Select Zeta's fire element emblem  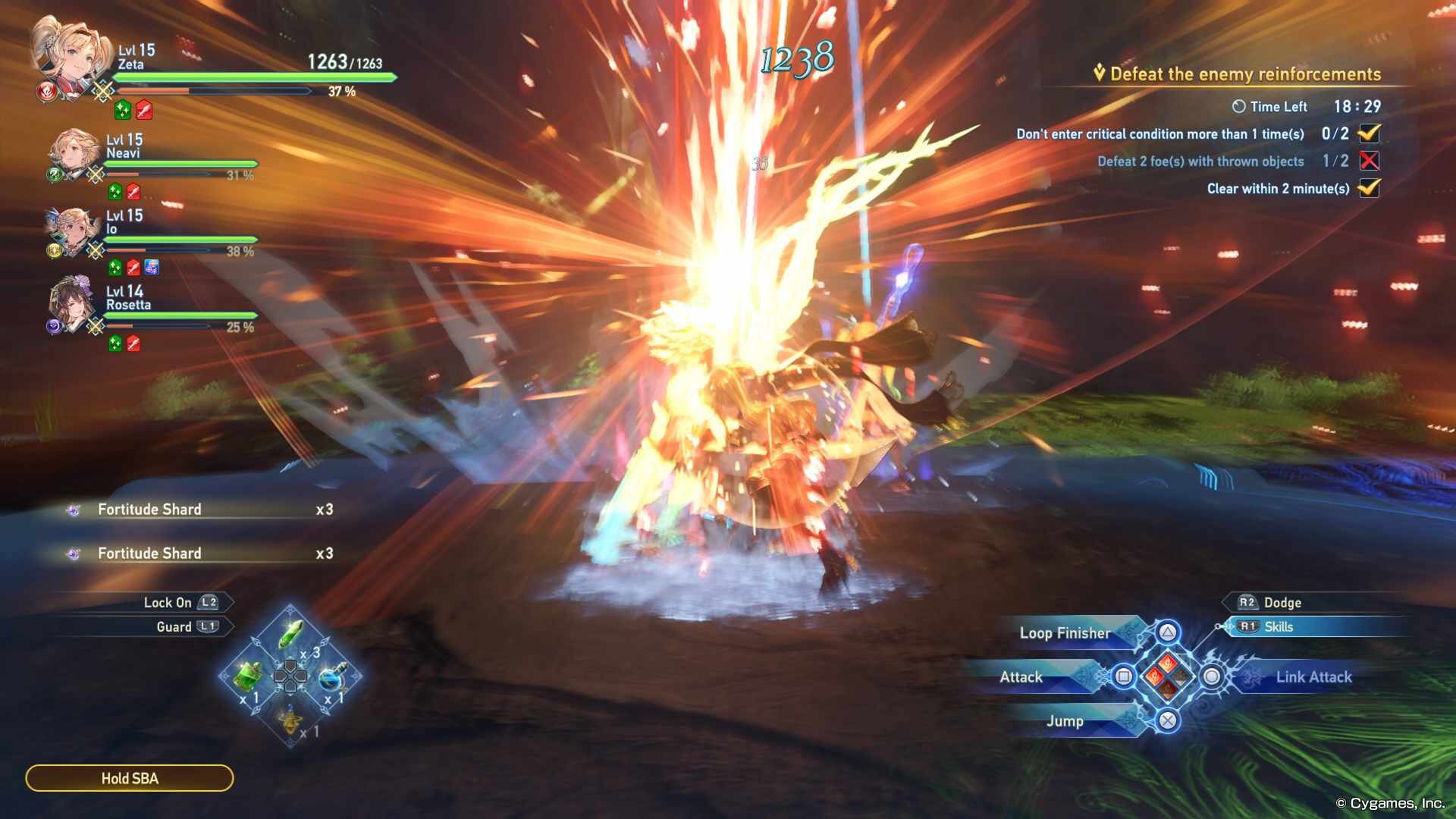point(48,92)
